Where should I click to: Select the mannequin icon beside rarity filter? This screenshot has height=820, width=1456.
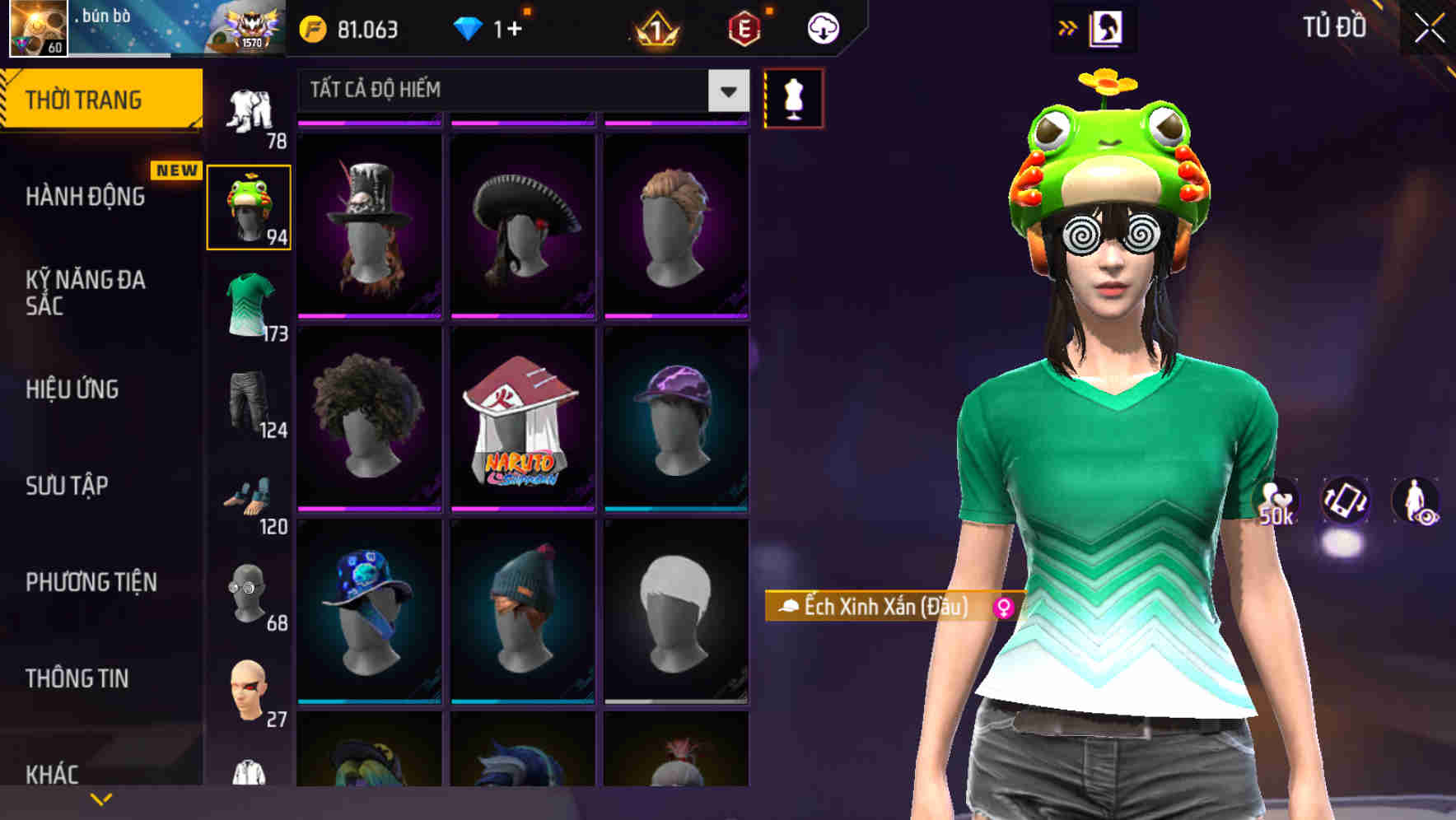coord(793,96)
